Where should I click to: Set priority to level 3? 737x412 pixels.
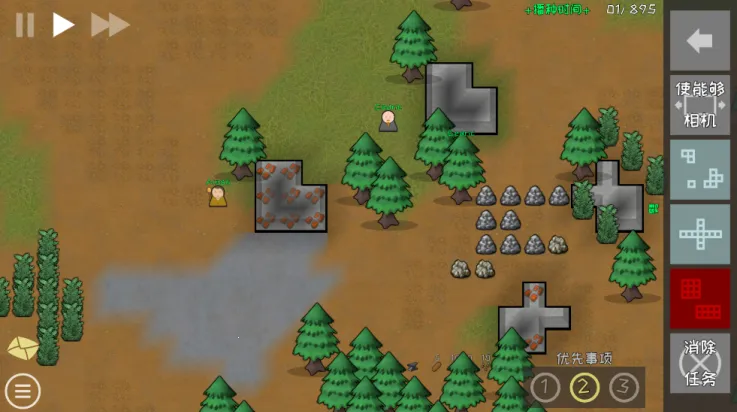623,386
